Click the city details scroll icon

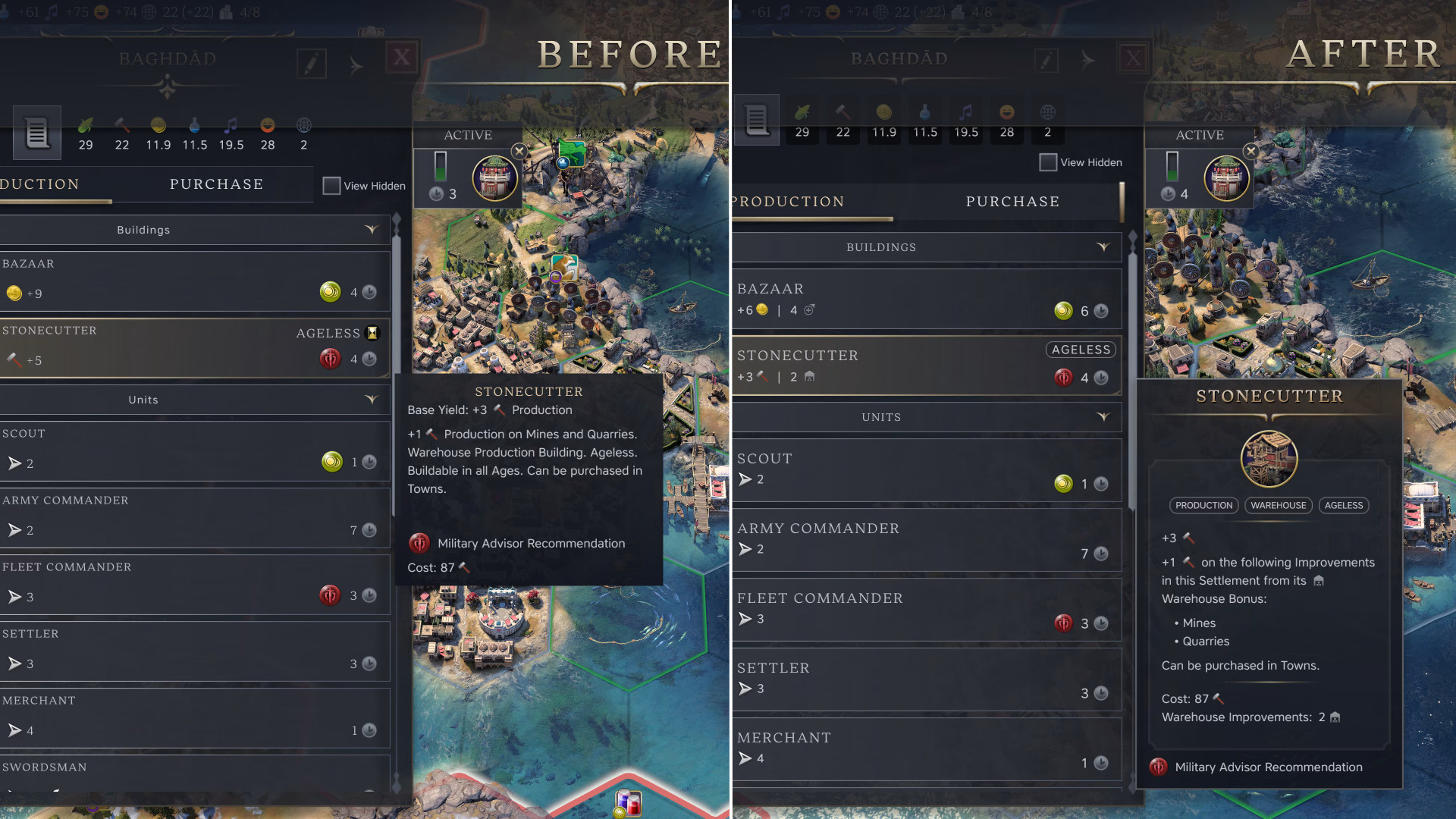[x=36, y=133]
